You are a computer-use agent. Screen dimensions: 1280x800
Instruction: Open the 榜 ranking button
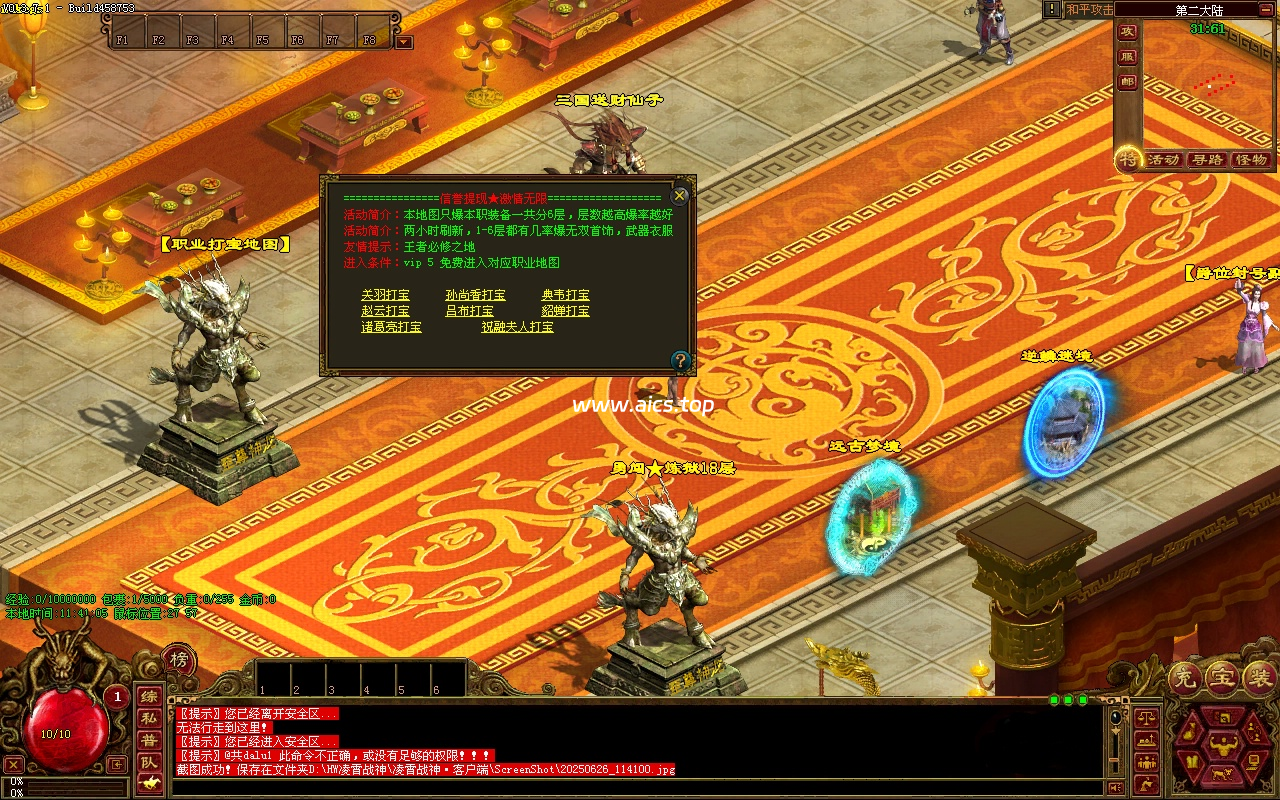pyautogui.click(x=179, y=659)
